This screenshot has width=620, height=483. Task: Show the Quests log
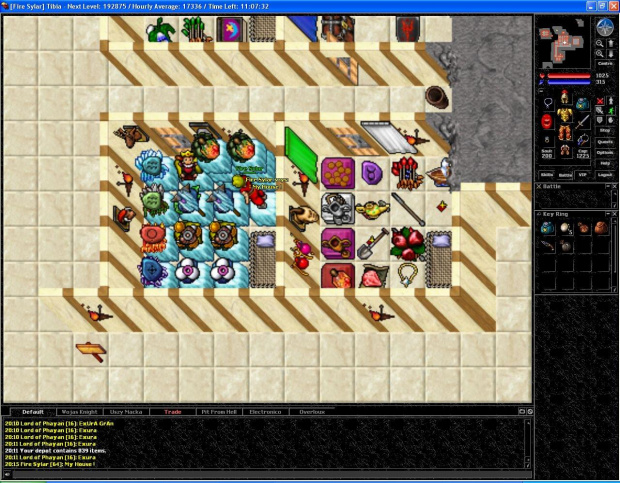(604, 141)
